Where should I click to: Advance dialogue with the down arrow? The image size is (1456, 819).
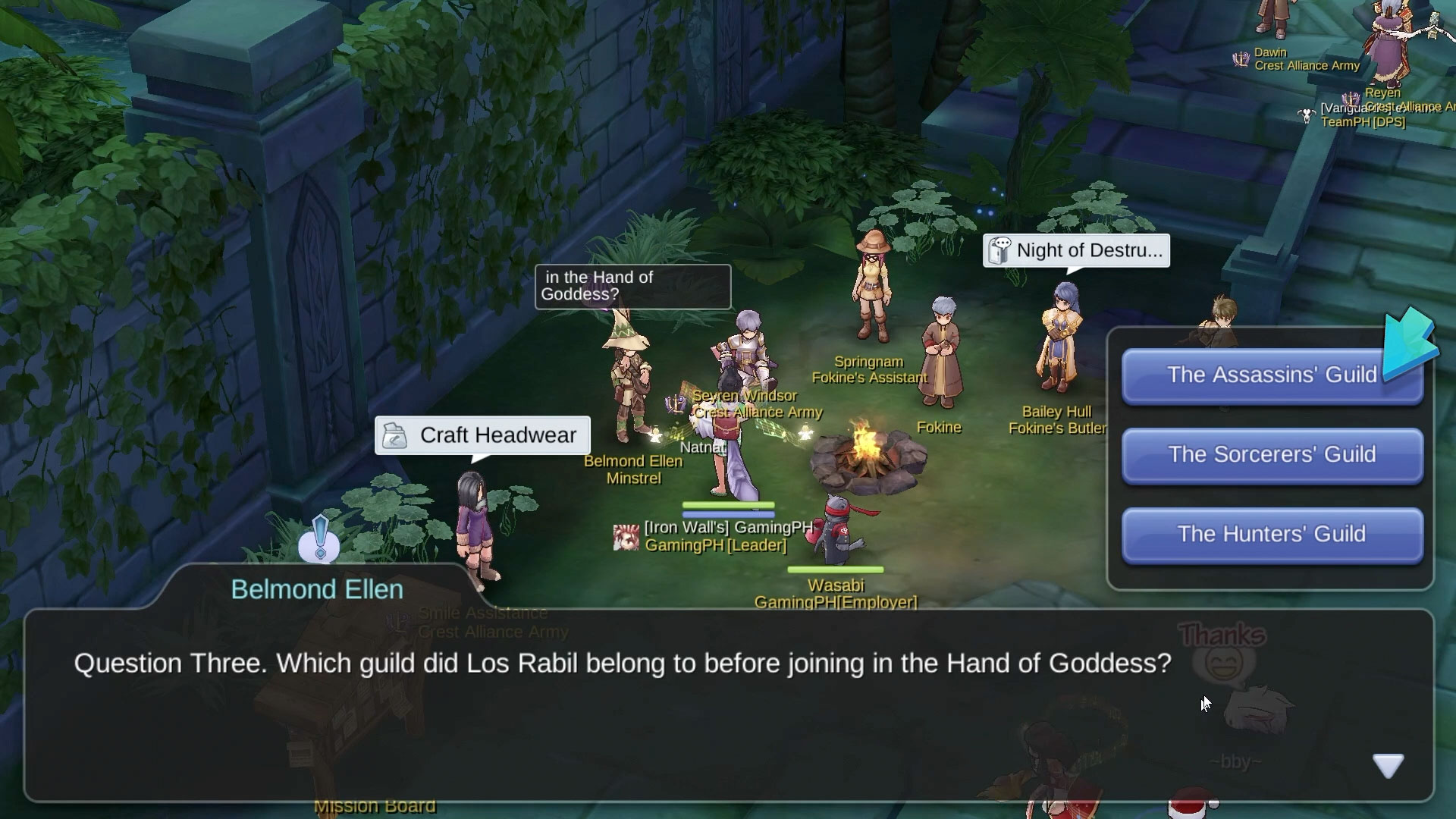(x=1388, y=766)
